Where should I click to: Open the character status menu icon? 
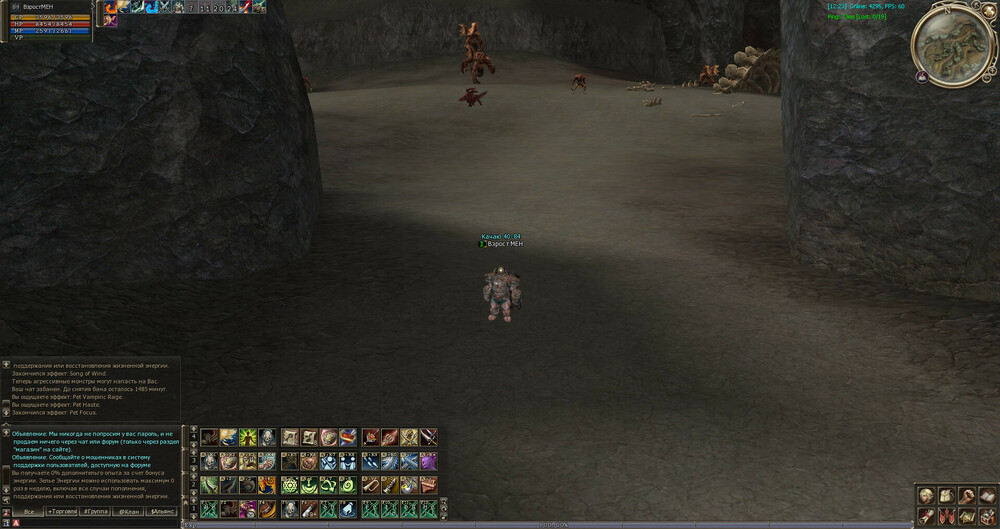(927, 496)
